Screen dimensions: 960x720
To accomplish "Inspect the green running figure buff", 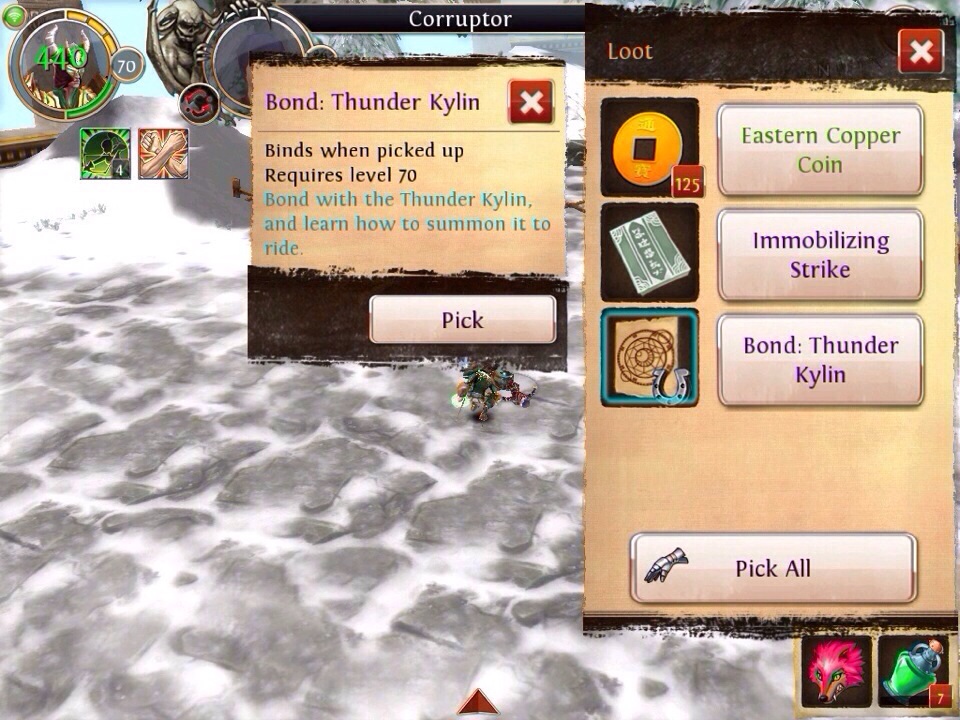I will (x=105, y=154).
